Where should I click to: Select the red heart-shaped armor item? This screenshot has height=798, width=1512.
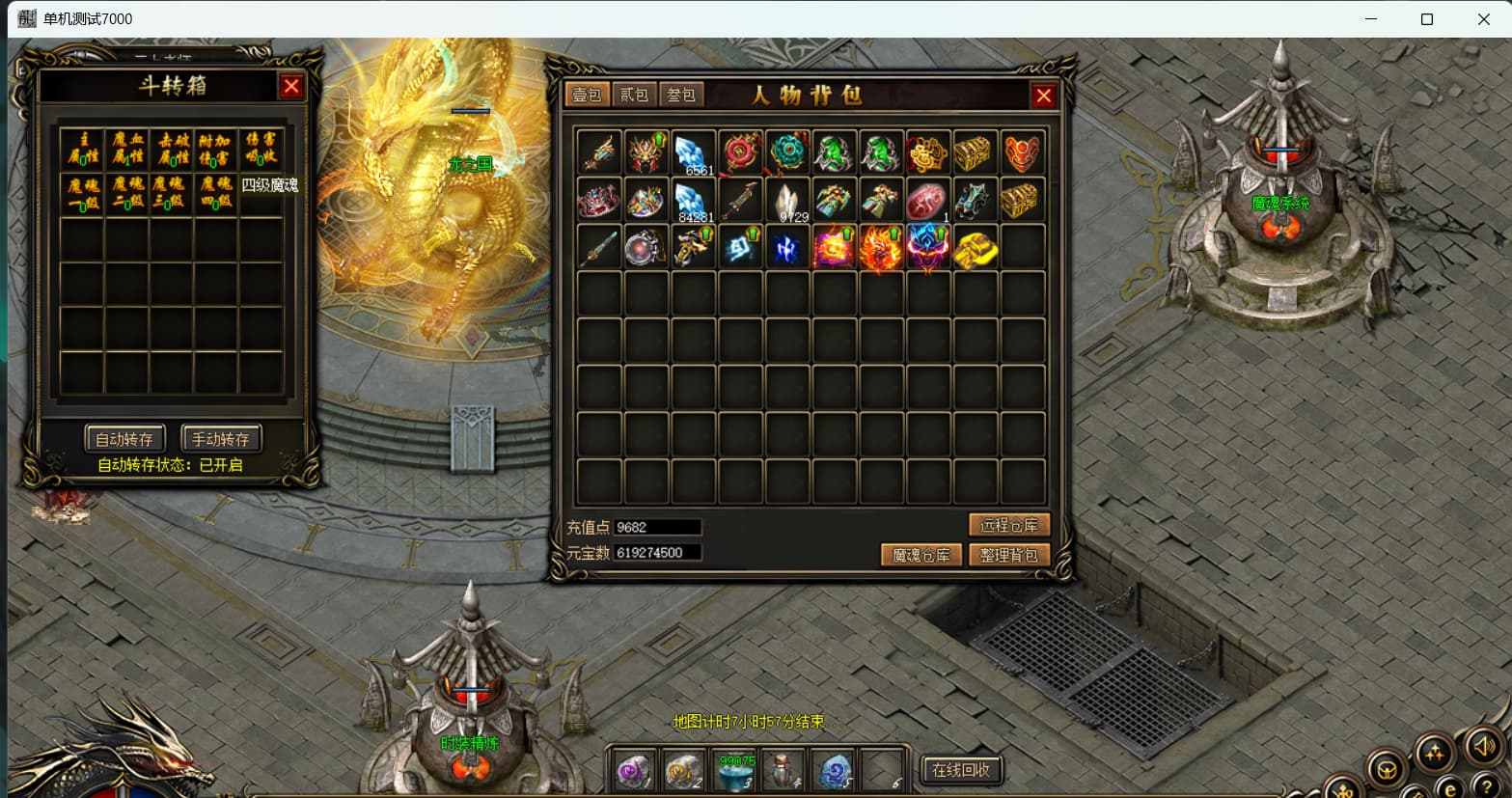pos(1022,152)
